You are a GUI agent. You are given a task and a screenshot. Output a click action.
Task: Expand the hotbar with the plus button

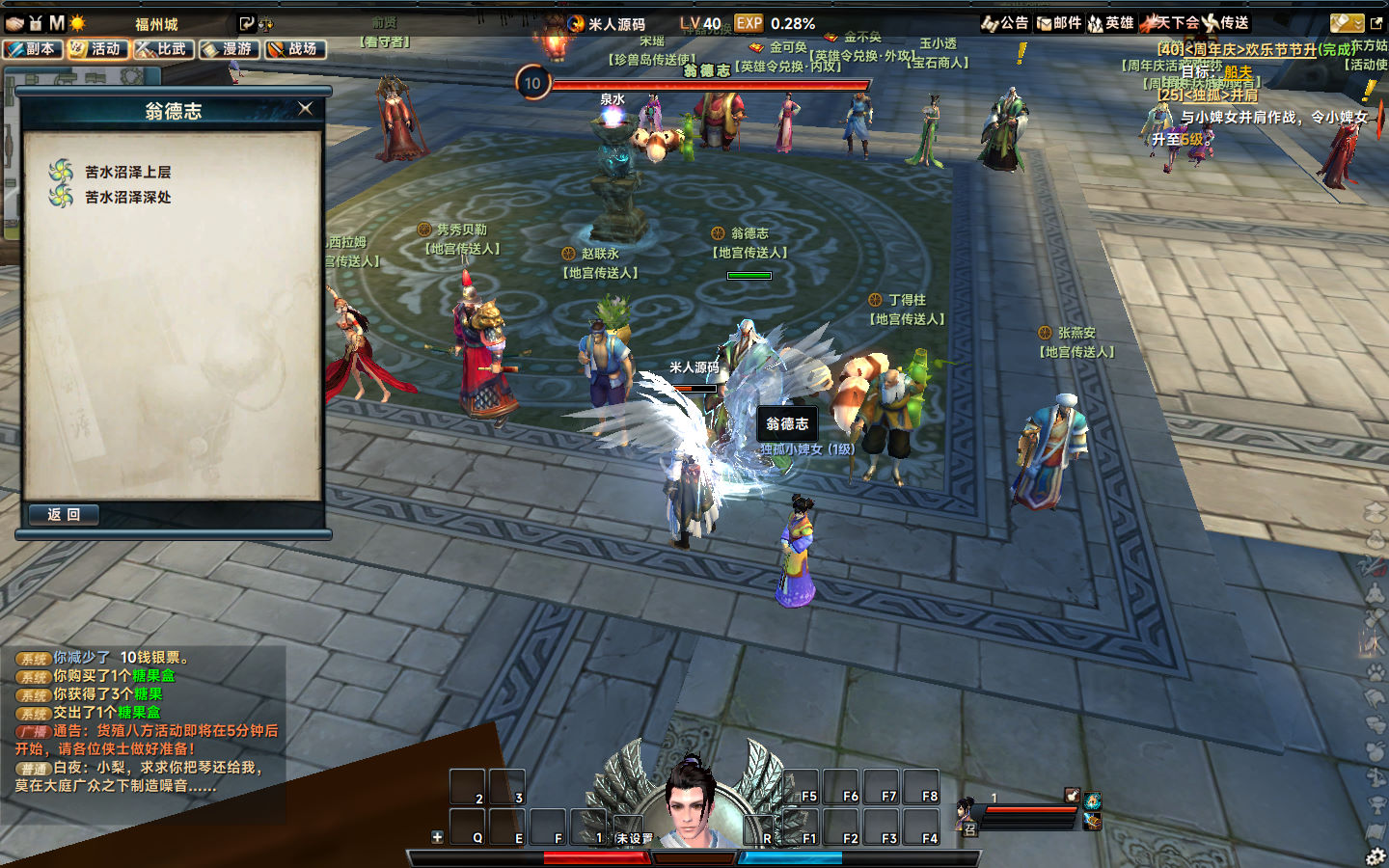(437, 837)
